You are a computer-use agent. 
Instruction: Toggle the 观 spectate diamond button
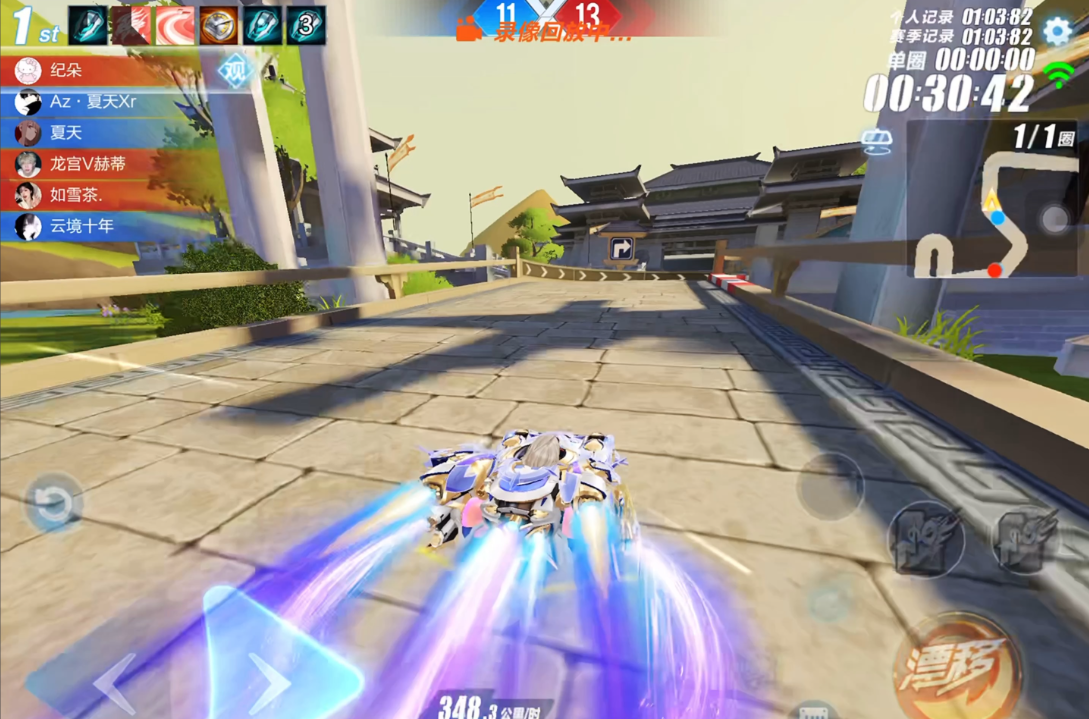click(x=234, y=71)
